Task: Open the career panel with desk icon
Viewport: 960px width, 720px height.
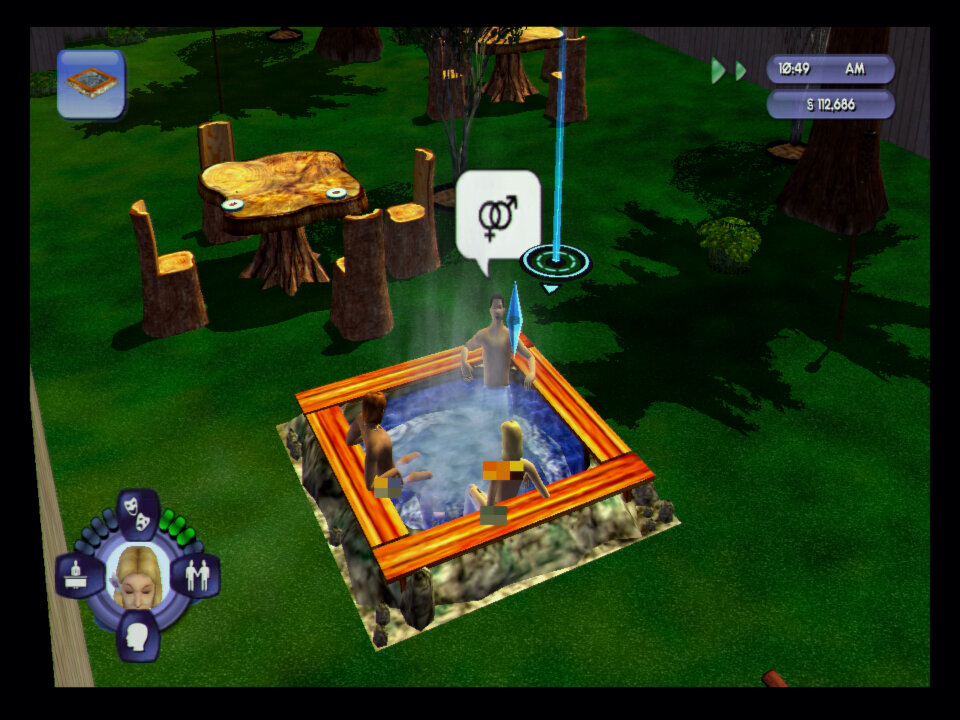Action: (x=79, y=576)
